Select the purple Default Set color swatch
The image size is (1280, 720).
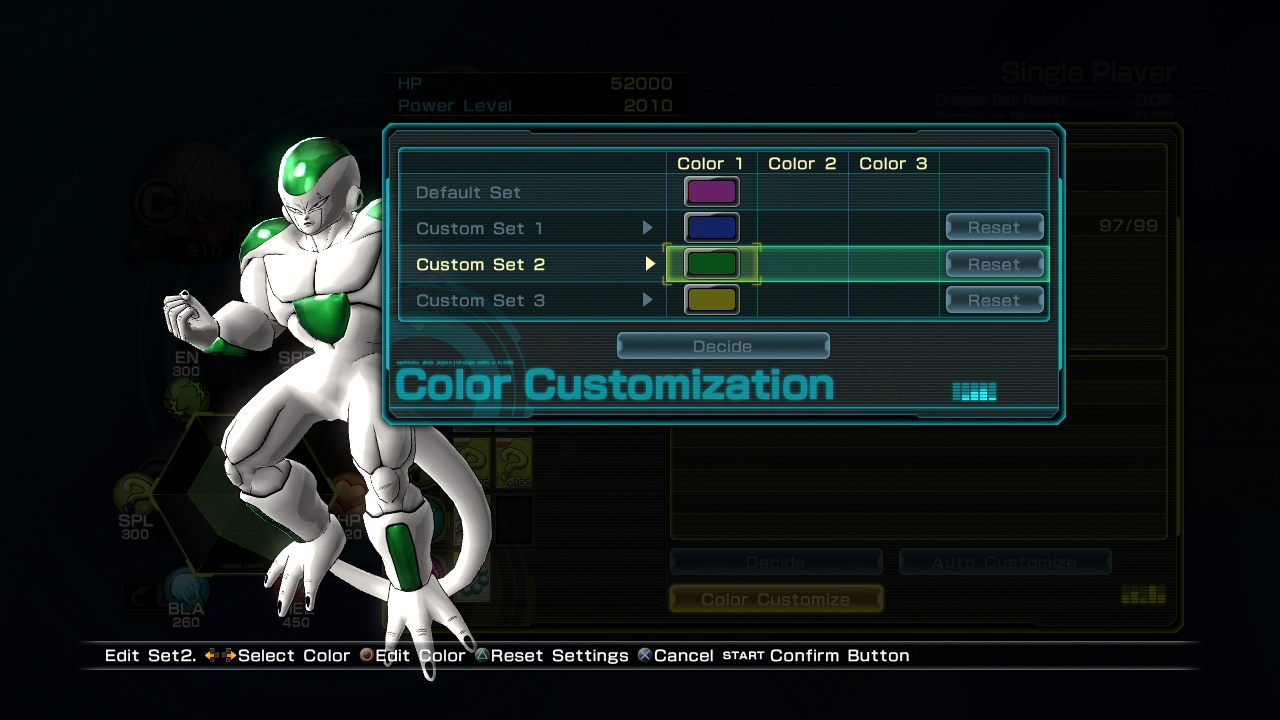click(711, 192)
